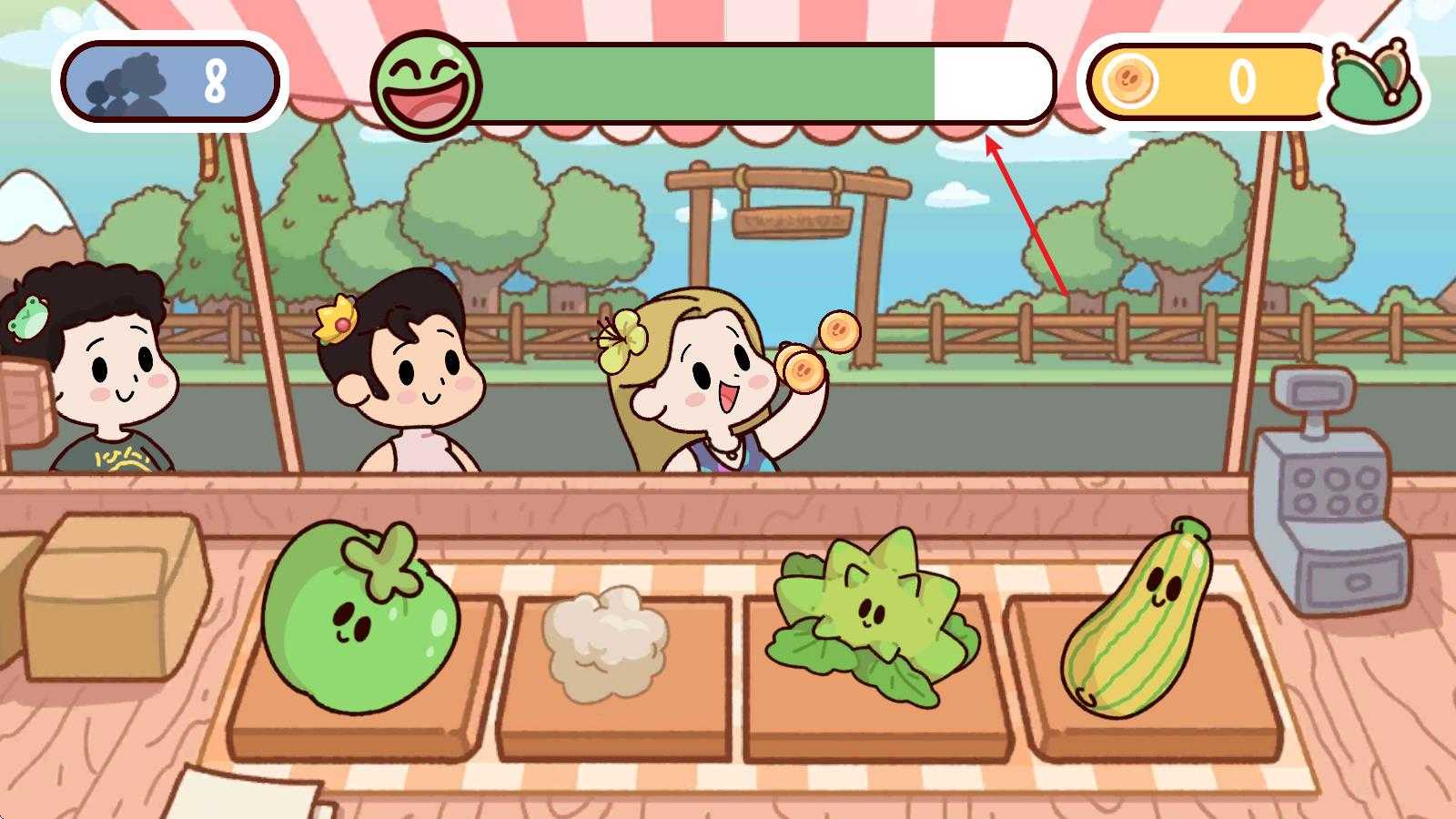Screen dimensions: 1456x819
Task: Pick the white cauliflower on the tray
Action: pyautogui.click(x=604, y=642)
